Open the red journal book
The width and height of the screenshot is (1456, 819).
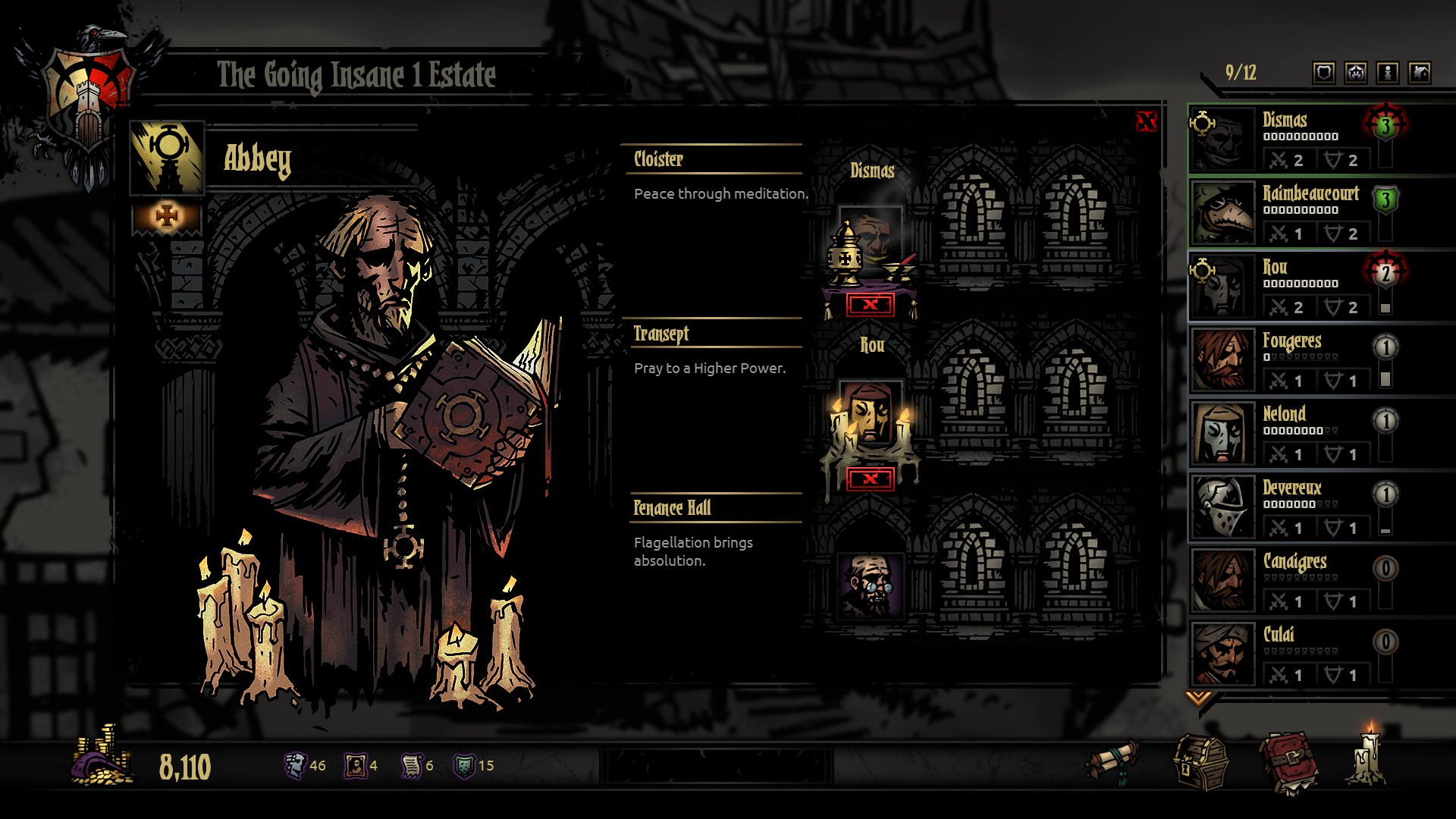1288,763
